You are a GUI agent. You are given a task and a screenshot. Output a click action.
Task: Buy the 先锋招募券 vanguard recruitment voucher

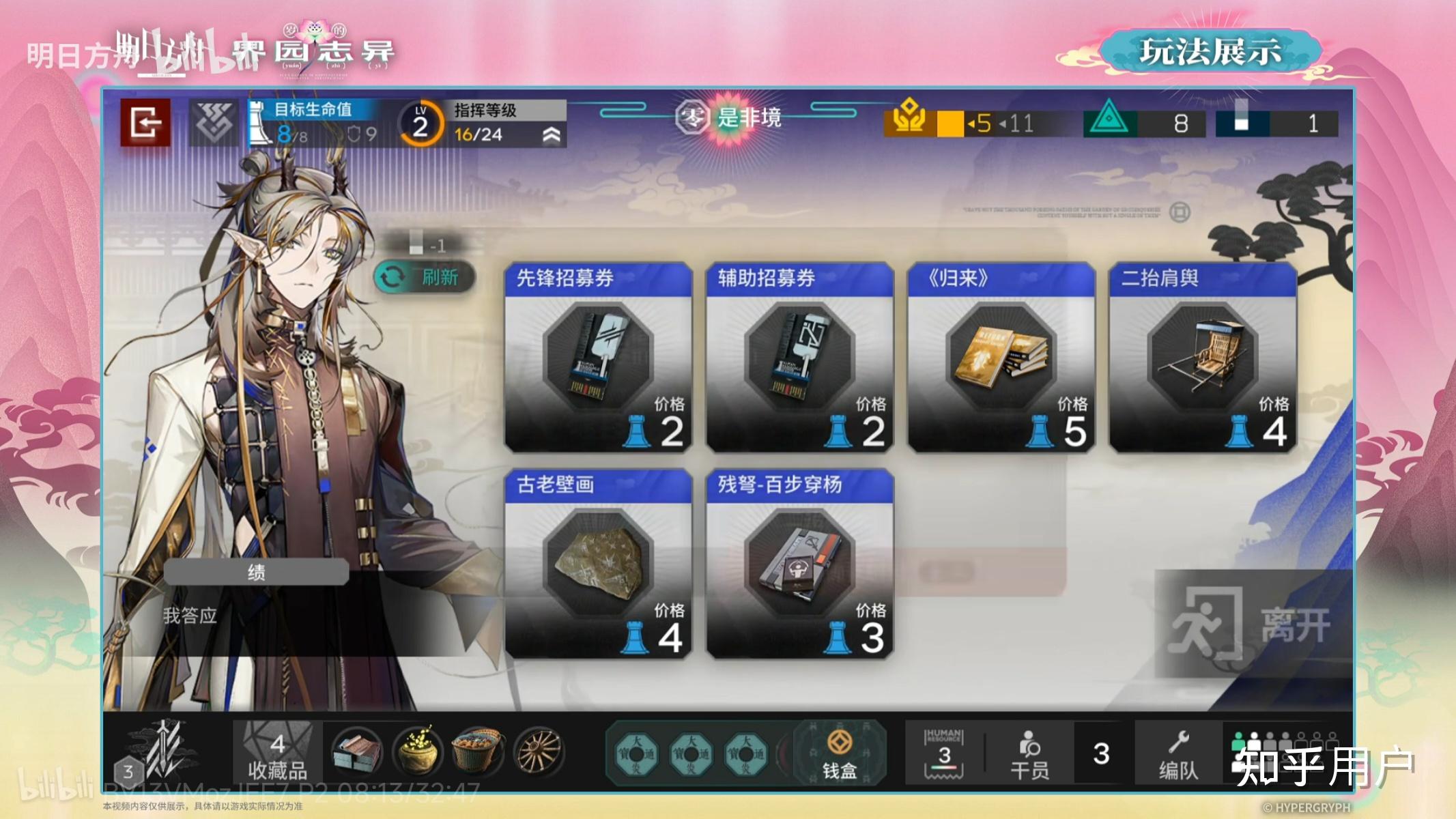[x=598, y=357]
